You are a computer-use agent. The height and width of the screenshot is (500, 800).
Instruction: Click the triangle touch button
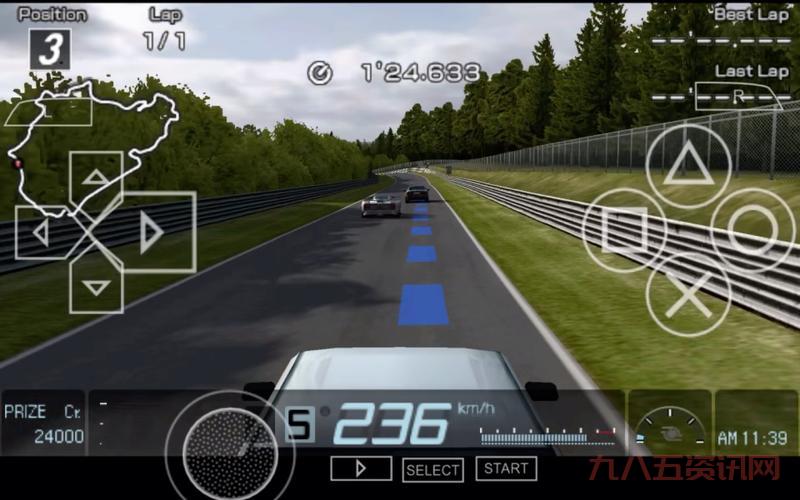click(x=688, y=166)
